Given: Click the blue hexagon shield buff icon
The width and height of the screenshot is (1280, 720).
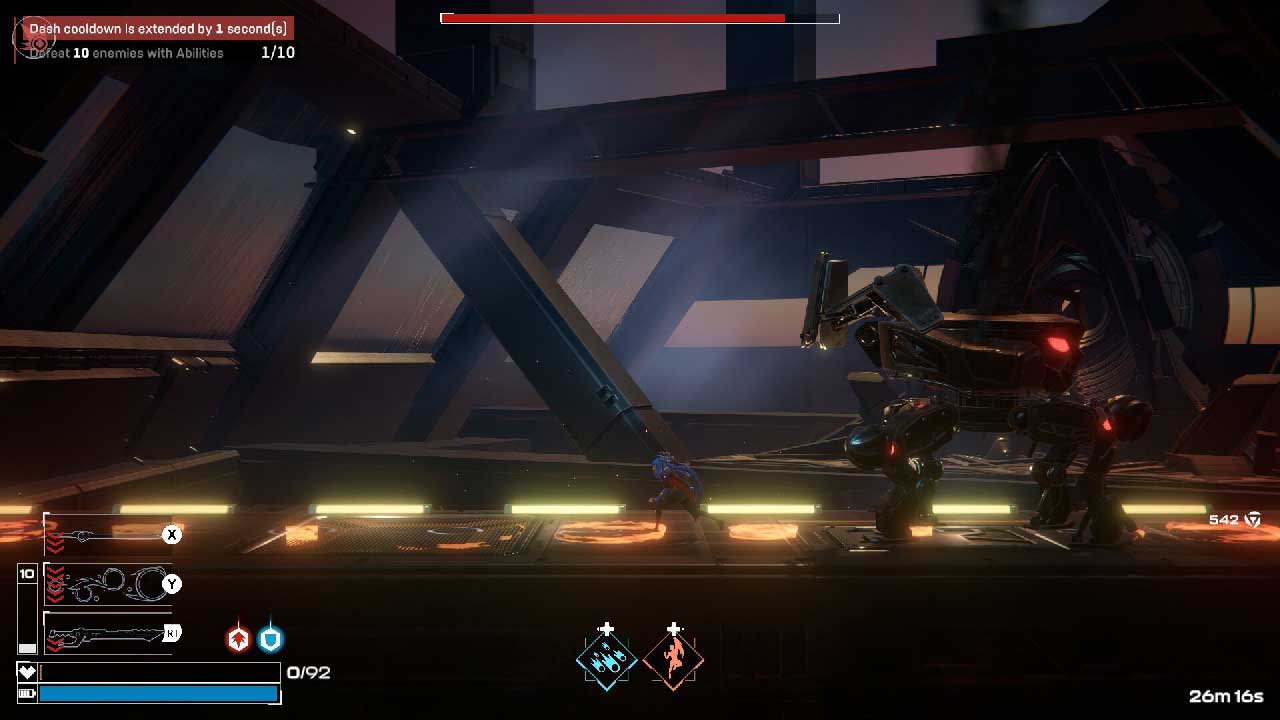Looking at the screenshot, I should (271, 639).
